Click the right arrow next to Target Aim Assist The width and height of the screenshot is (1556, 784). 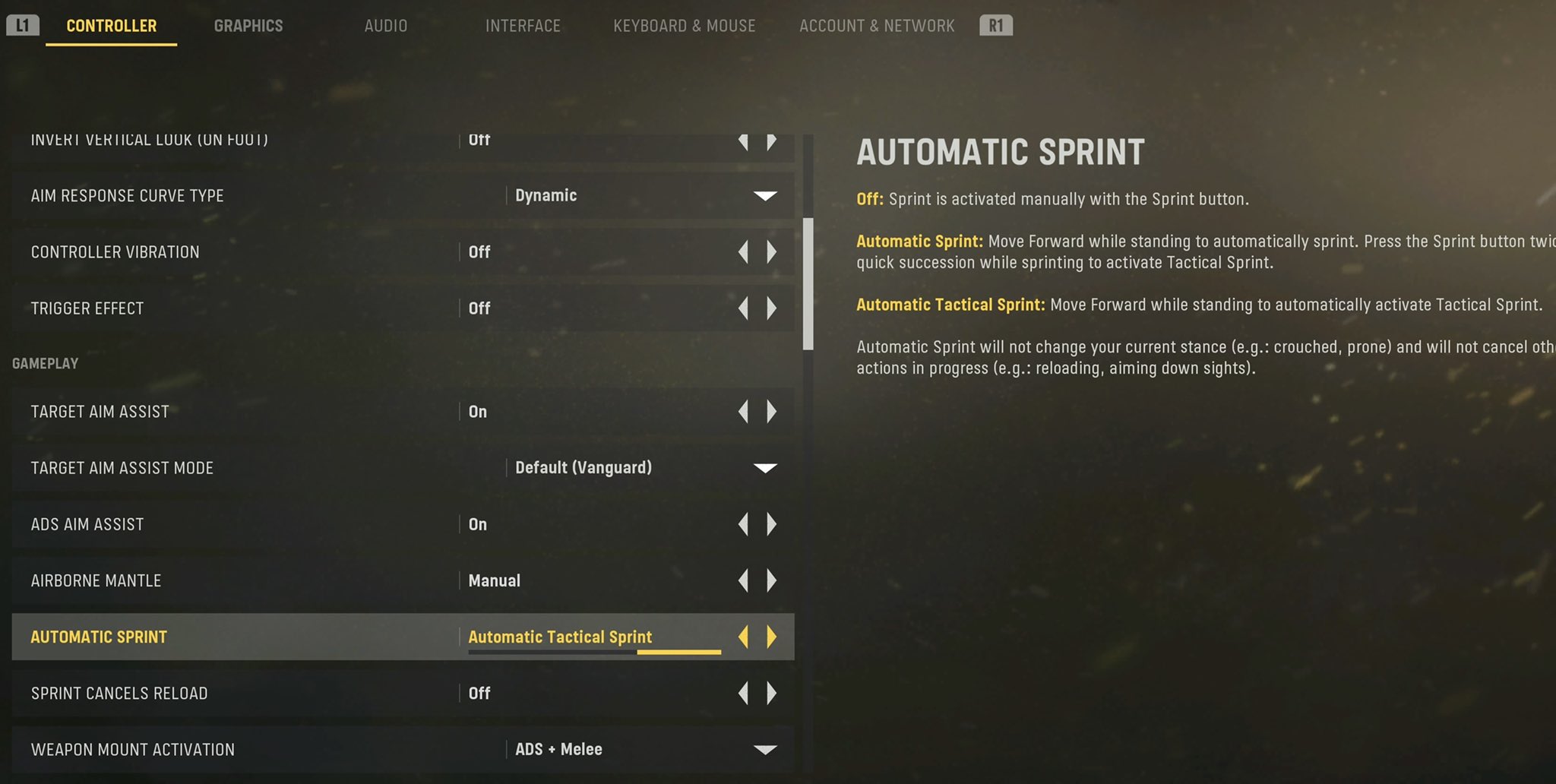(x=773, y=411)
